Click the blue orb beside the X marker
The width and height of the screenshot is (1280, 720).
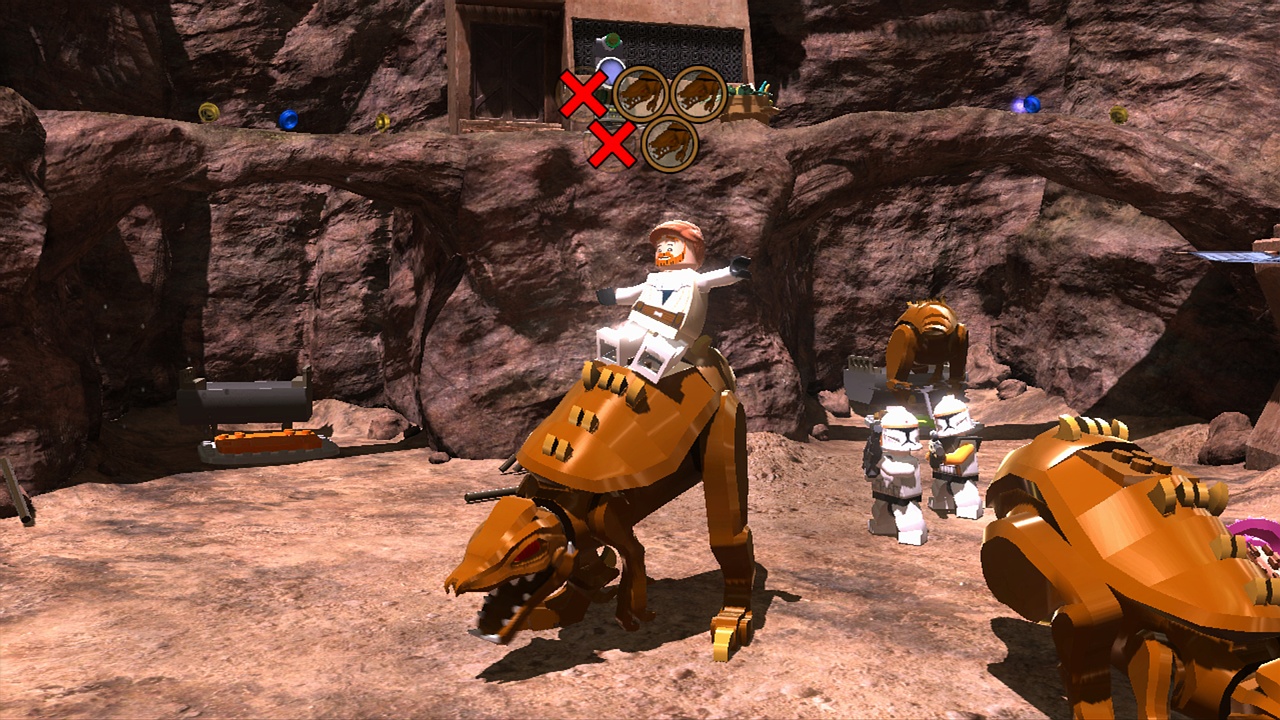coord(609,71)
